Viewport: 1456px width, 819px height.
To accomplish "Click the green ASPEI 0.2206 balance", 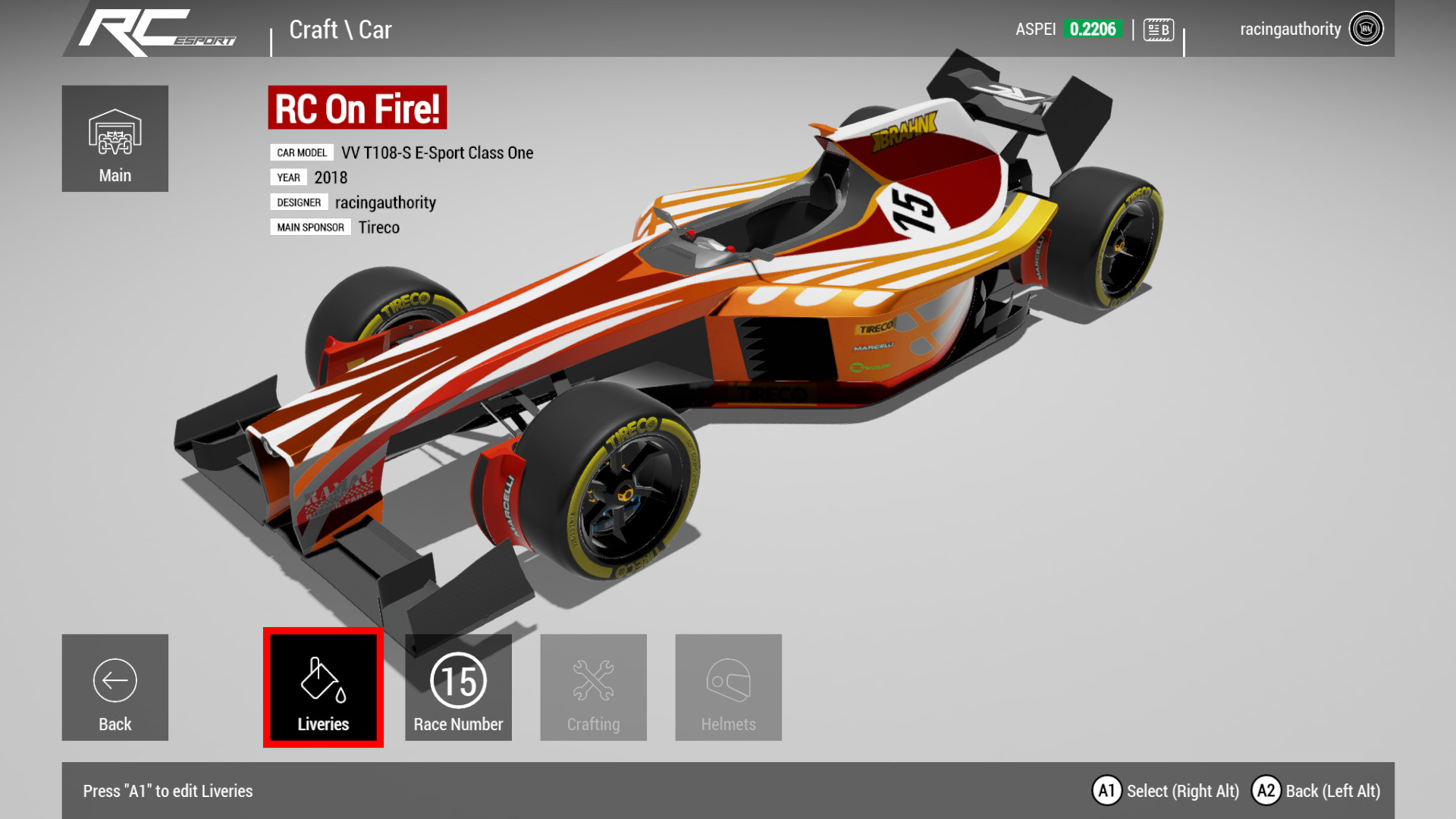I will click(x=1092, y=28).
